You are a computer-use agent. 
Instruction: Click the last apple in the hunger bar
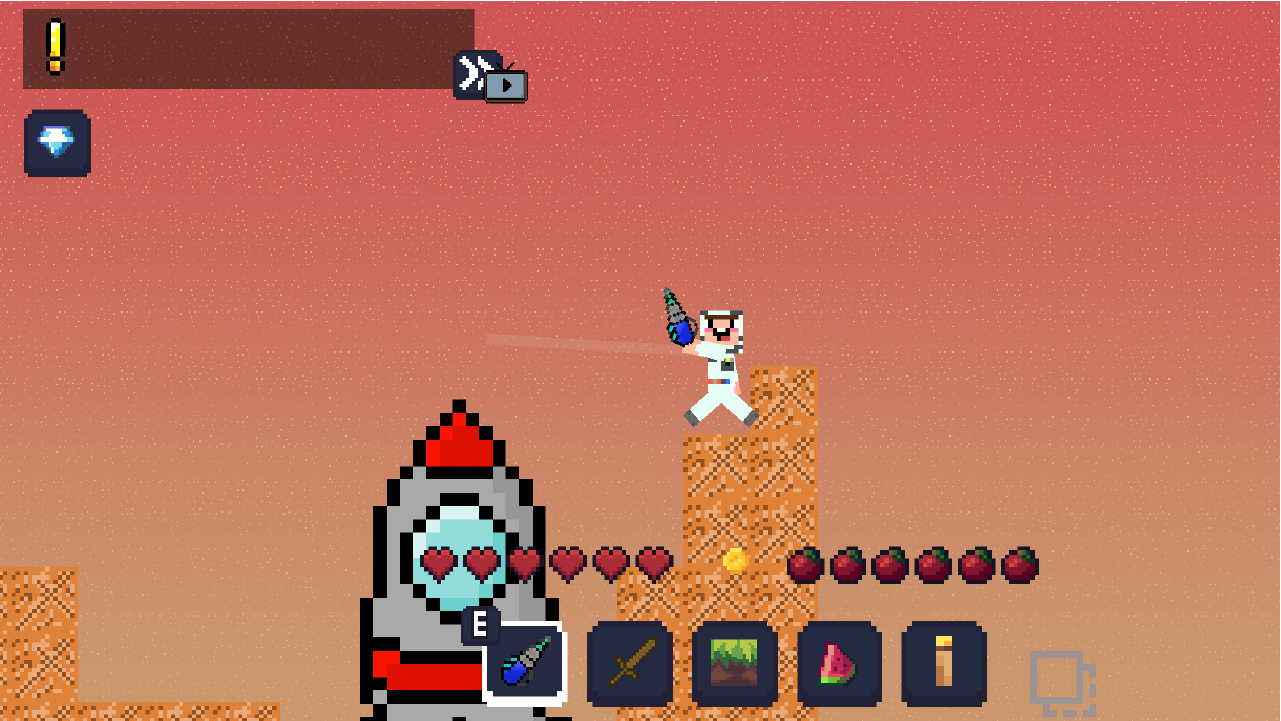1022,564
